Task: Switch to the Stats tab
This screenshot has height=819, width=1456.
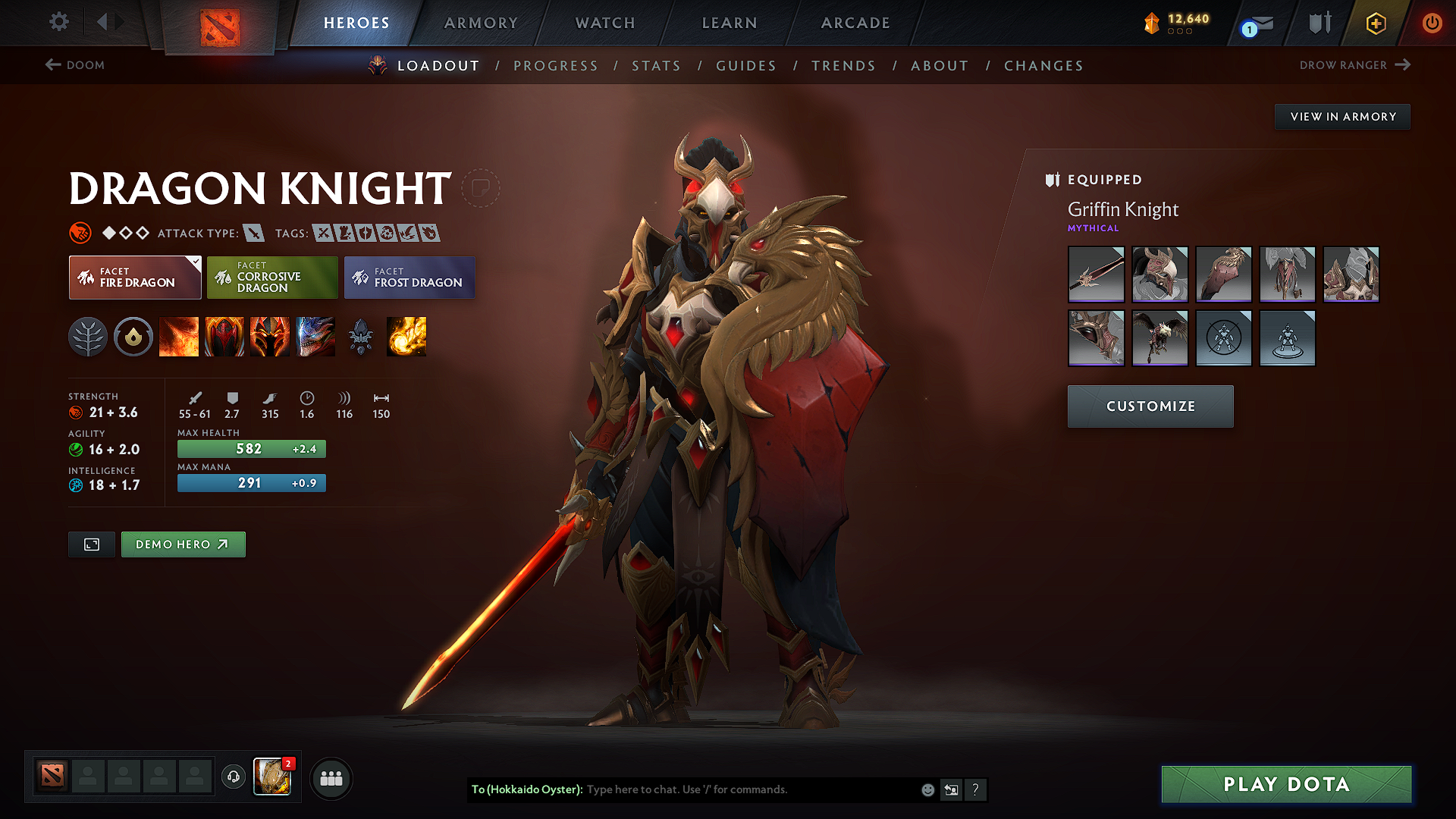Action: [656, 66]
